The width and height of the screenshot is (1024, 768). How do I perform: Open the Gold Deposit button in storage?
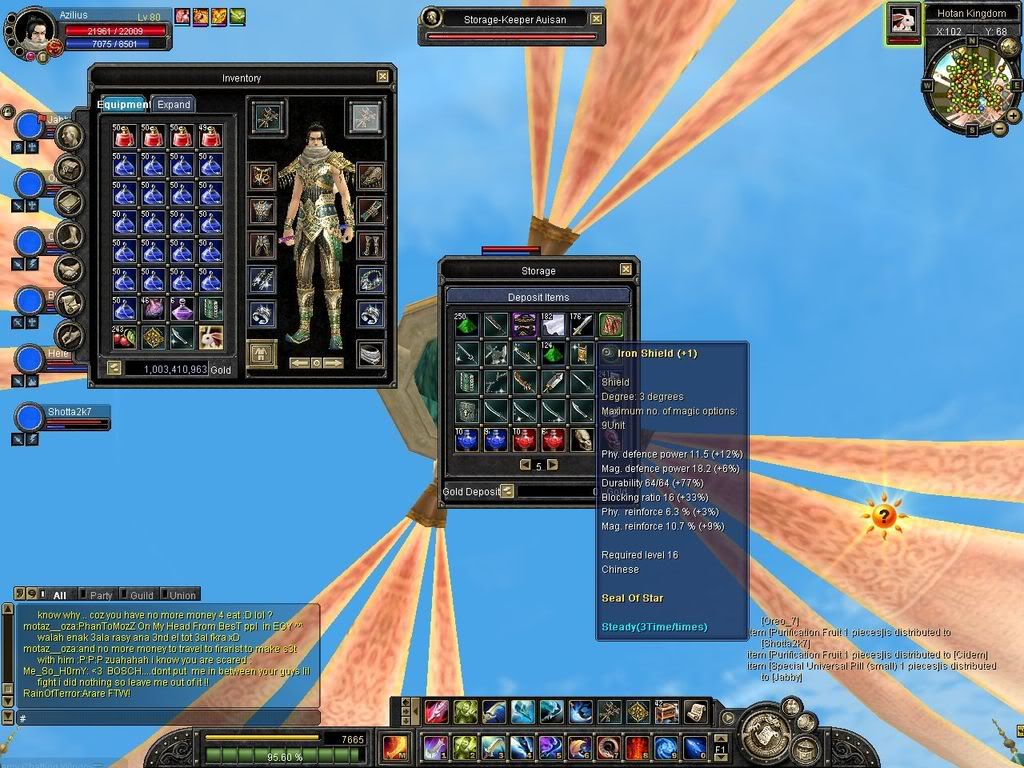click(x=507, y=491)
